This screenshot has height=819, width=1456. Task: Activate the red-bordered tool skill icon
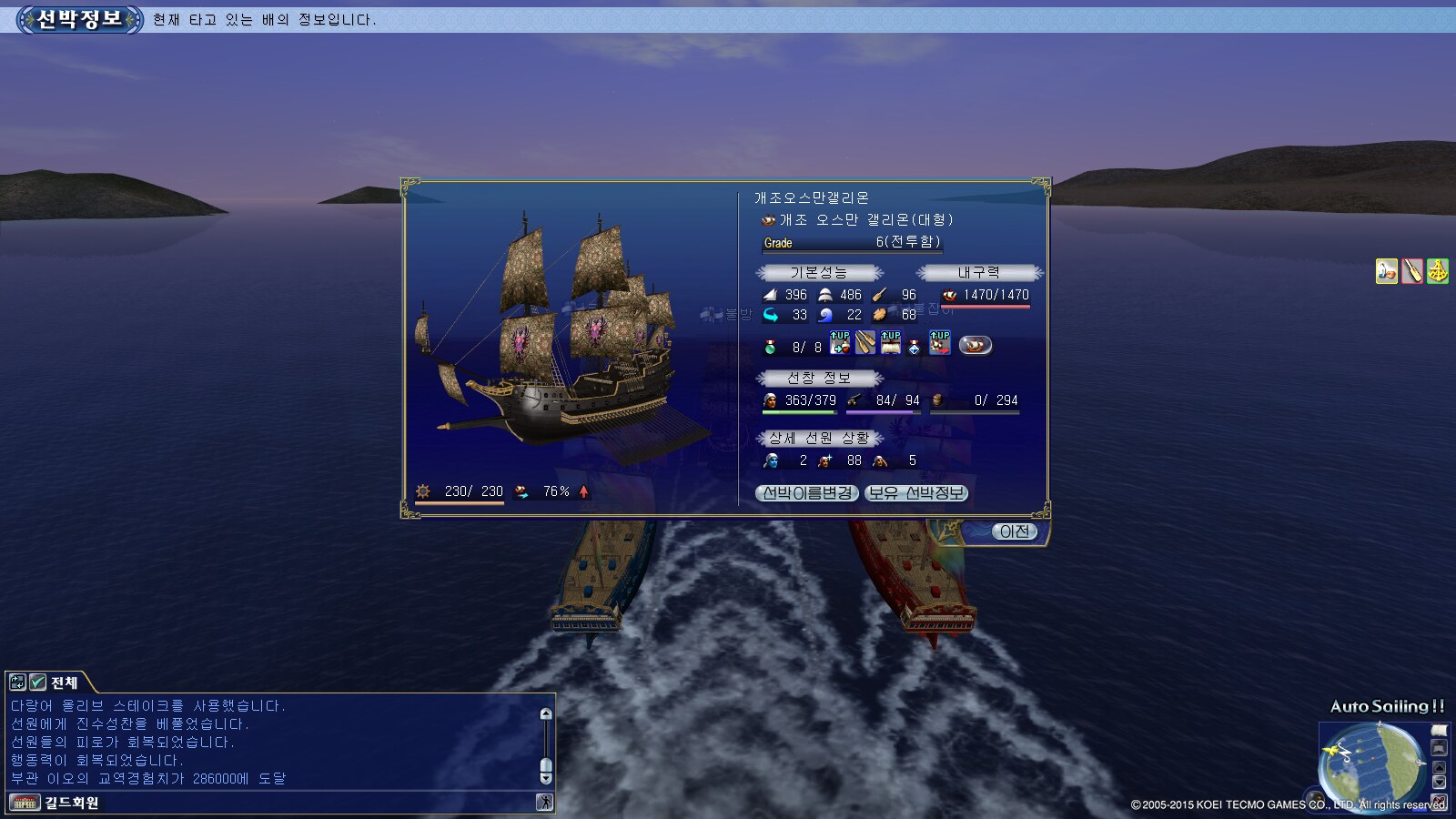[x=1411, y=271]
